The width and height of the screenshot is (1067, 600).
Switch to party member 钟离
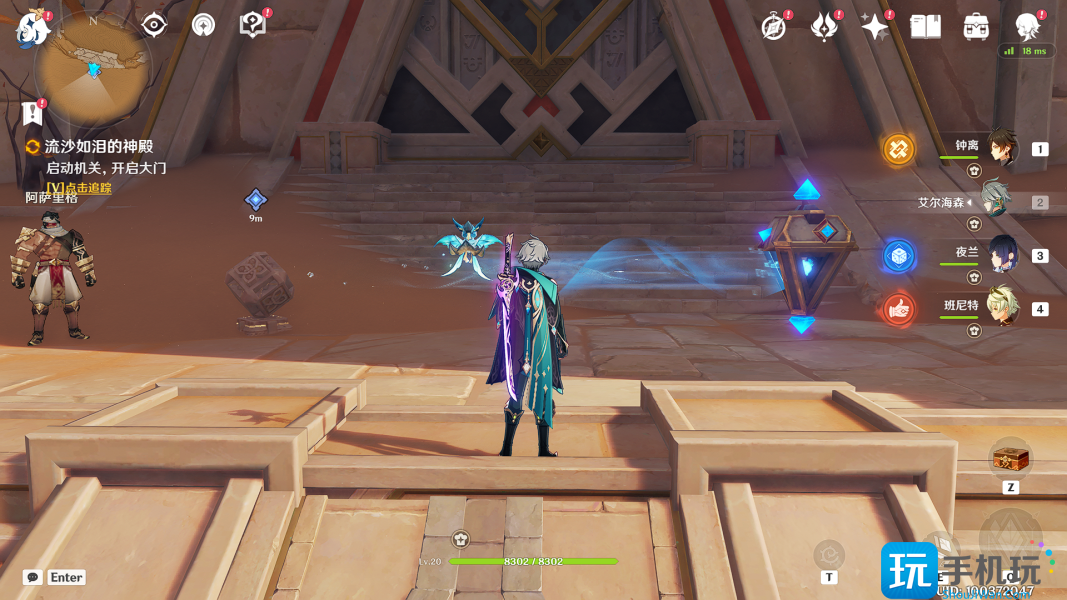click(x=1001, y=149)
